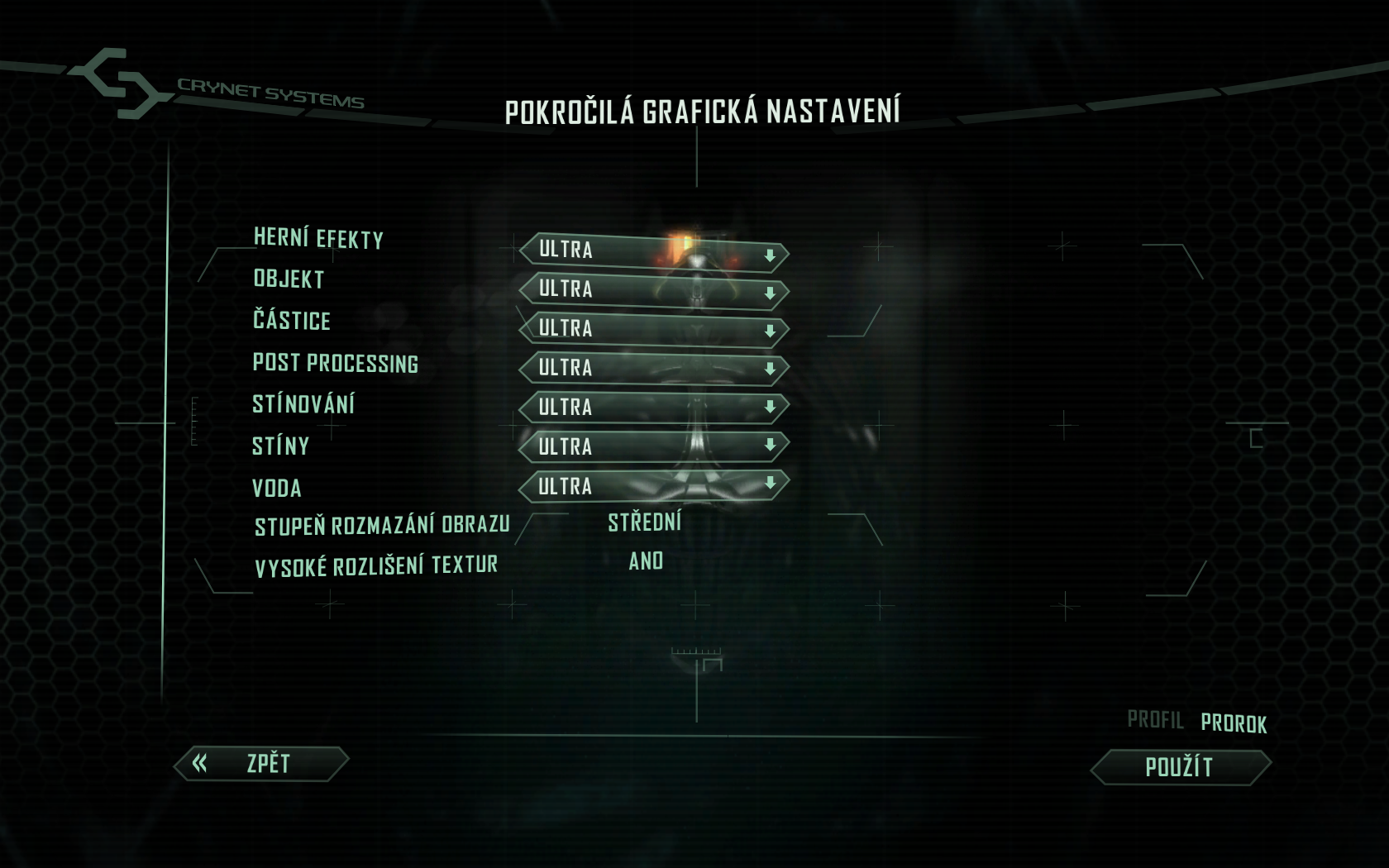Open the Stínování quality dropdown
The image size is (1389, 868).
tap(653, 407)
